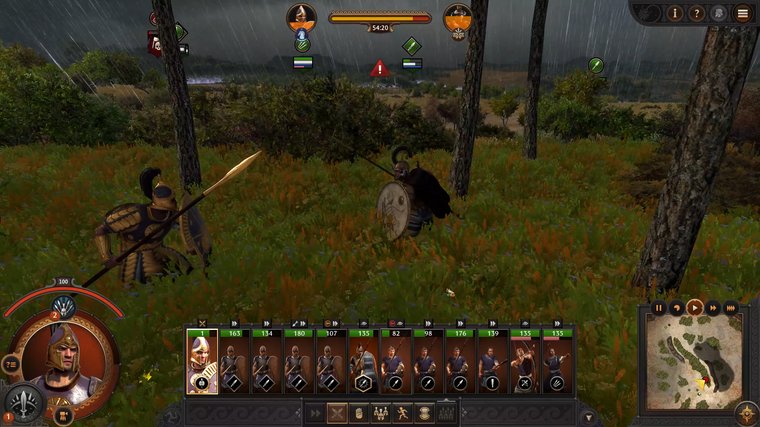The height and width of the screenshot is (427, 760).
Task: Select the unit card showing 139 men
Action: pyautogui.click(x=491, y=361)
